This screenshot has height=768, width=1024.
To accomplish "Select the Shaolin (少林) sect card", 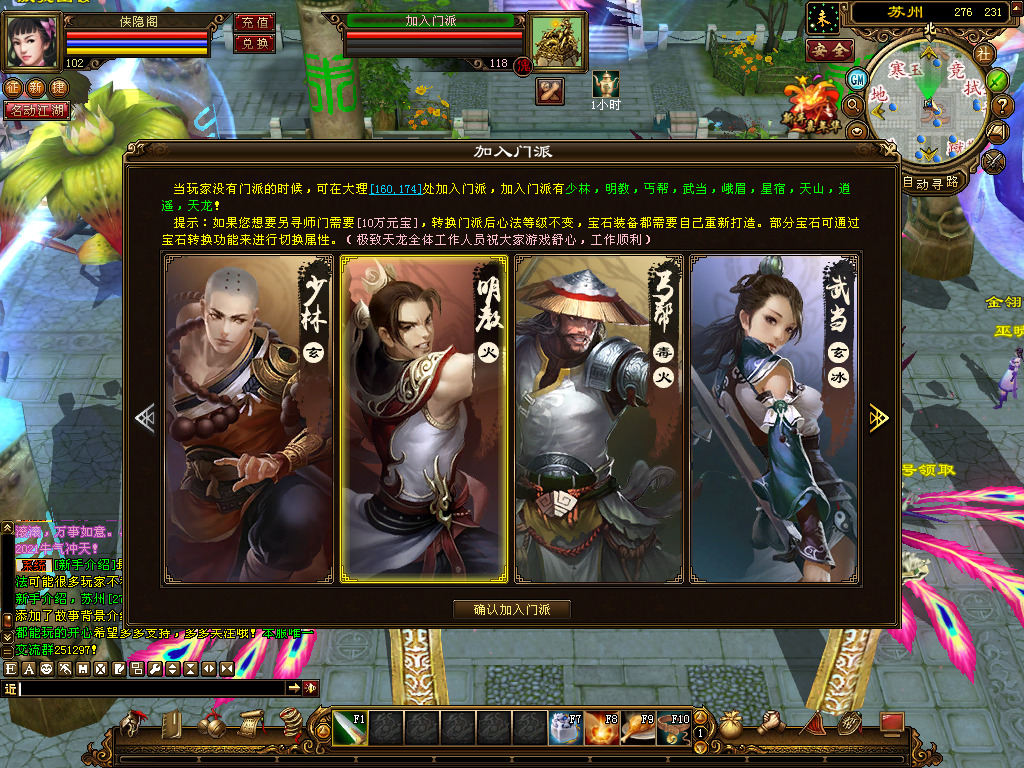I will pyautogui.click(x=249, y=419).
